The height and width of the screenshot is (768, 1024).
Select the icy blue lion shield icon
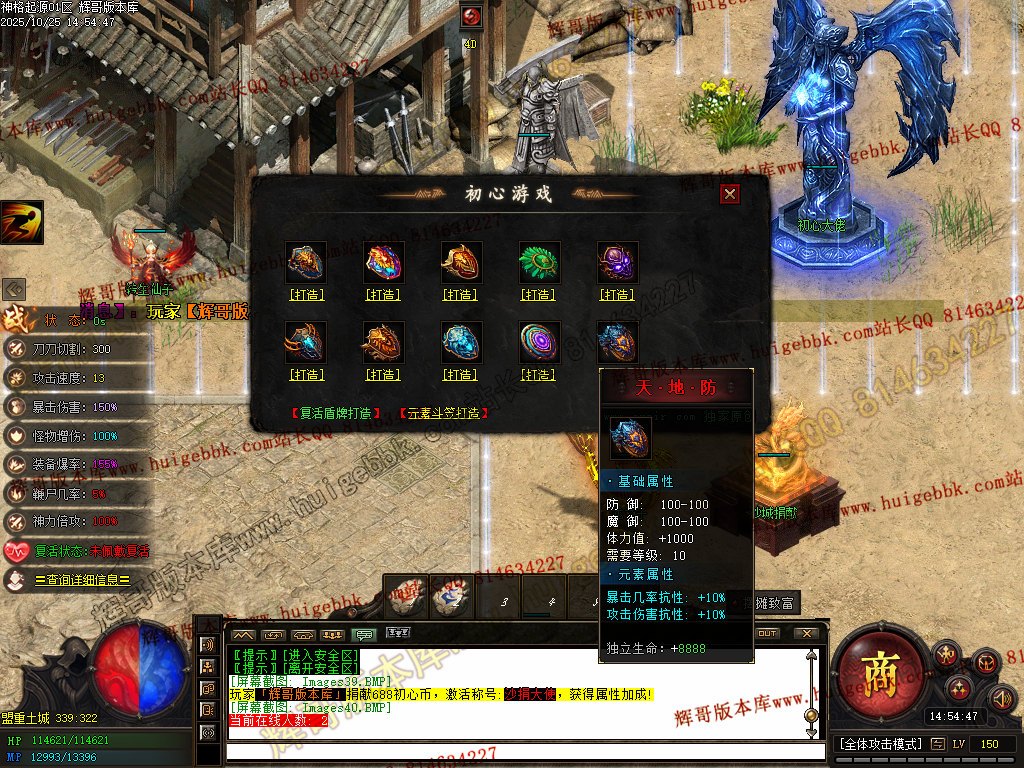[x=461, y=342]
